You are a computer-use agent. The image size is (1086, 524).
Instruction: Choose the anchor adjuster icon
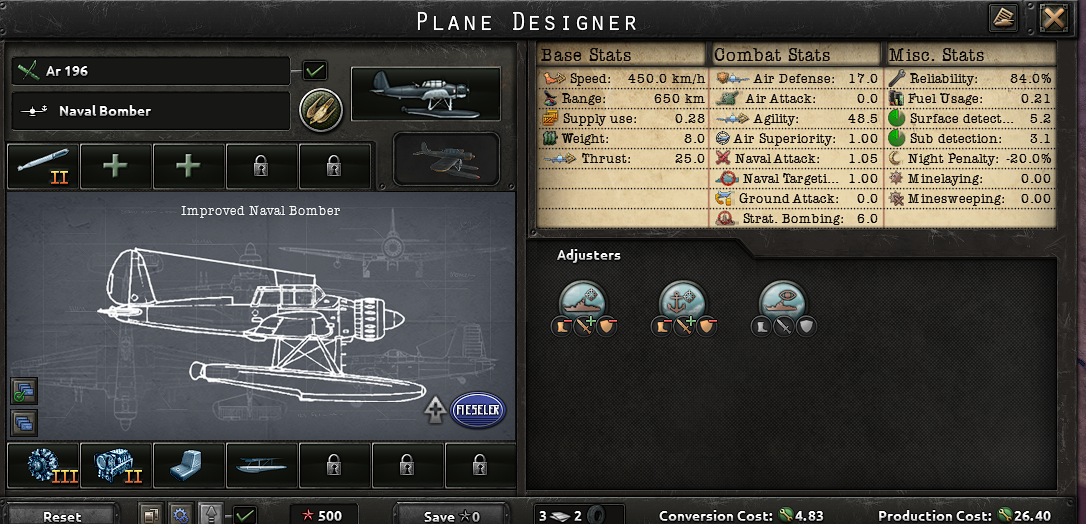[x=685, y=301]
